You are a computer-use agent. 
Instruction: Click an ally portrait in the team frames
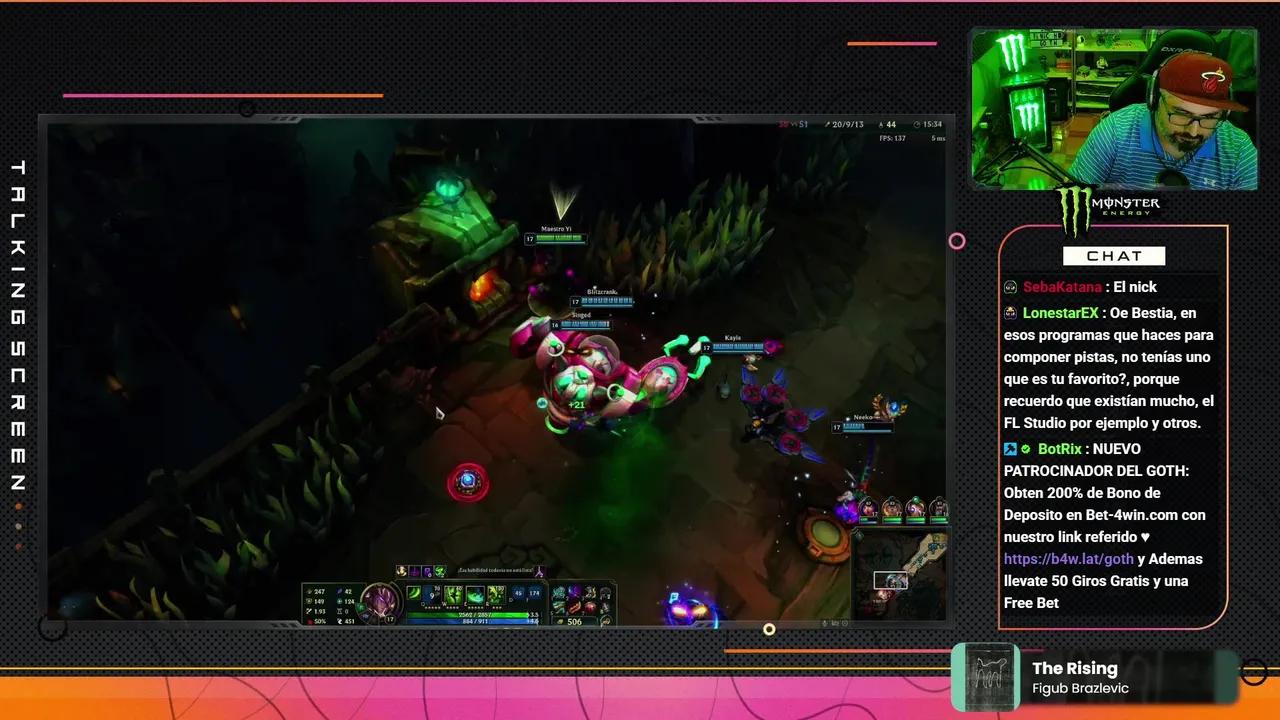point(867,508)
